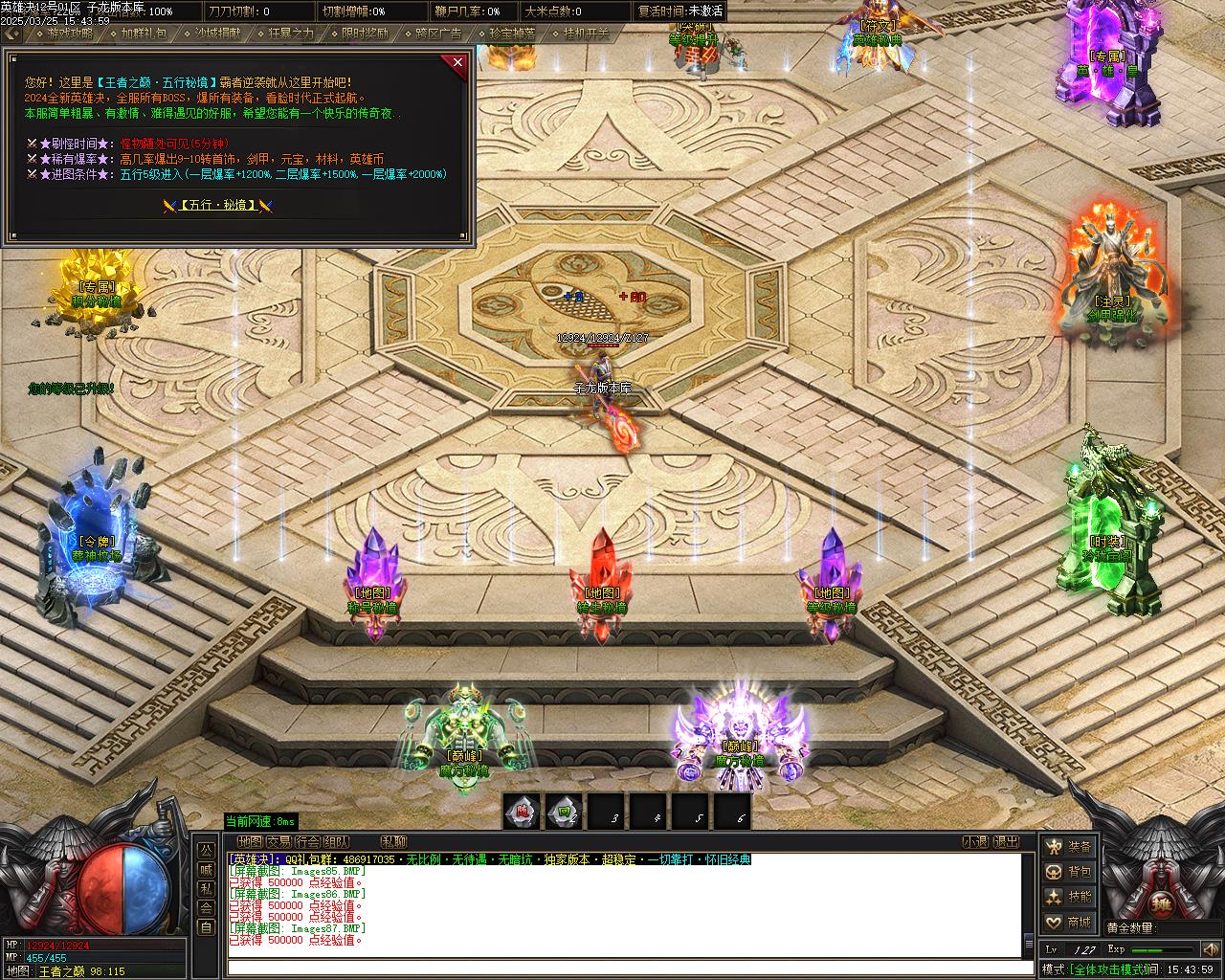
Task: Toggle the 挂机开关 menu entry
Action: 586,33
